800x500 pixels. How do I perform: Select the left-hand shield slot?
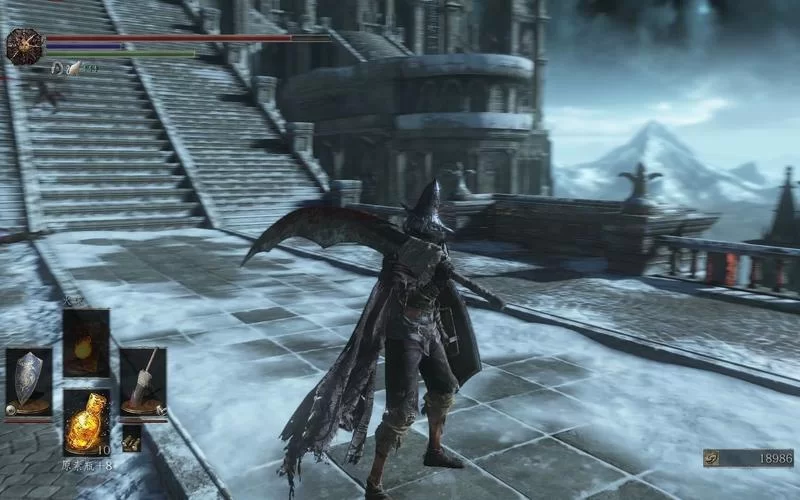click(x=28, y=380)
